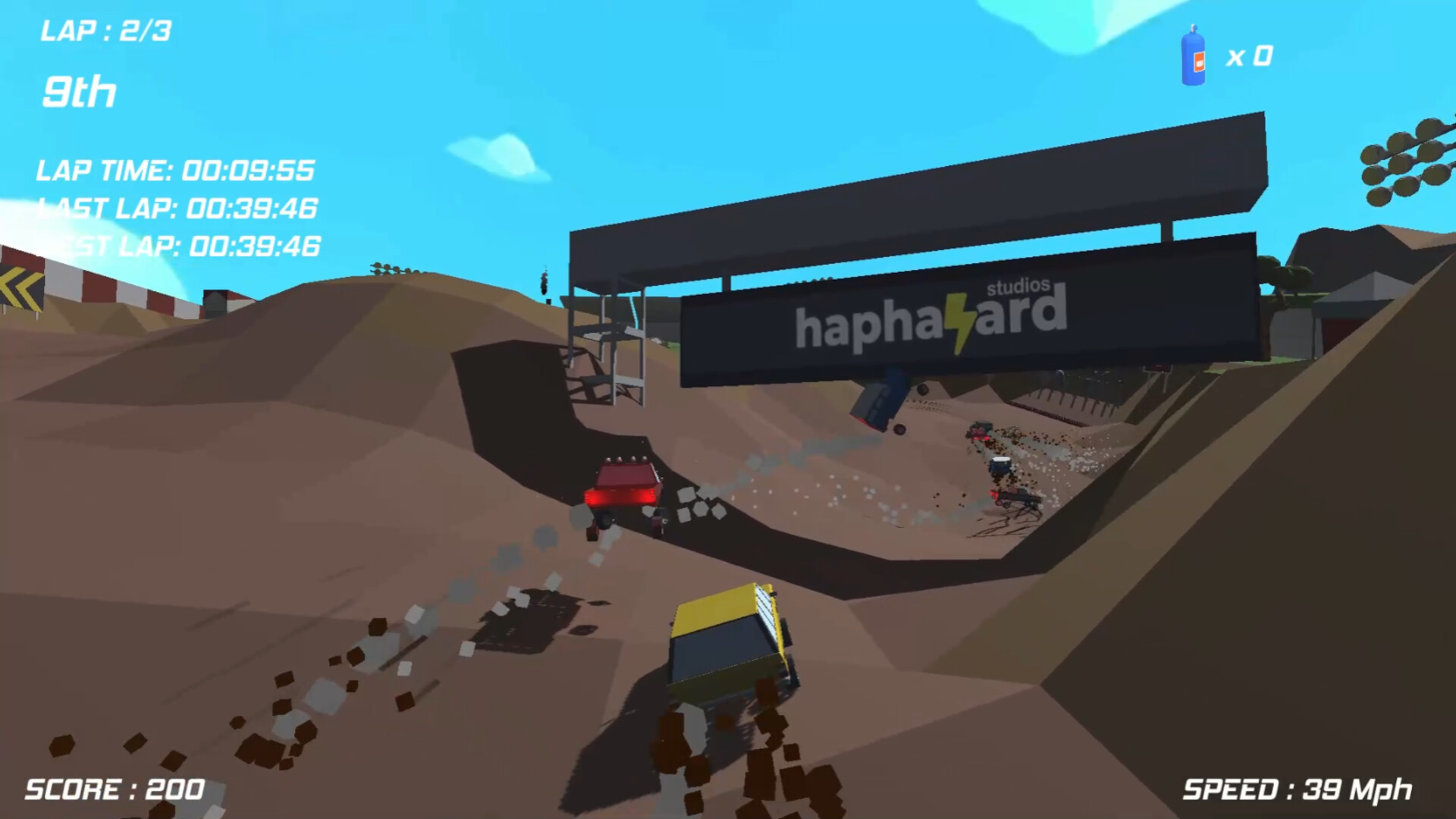
Task: Click the LAP 2/3 counter
Action: pyautogui.click(x=106, y=30)
